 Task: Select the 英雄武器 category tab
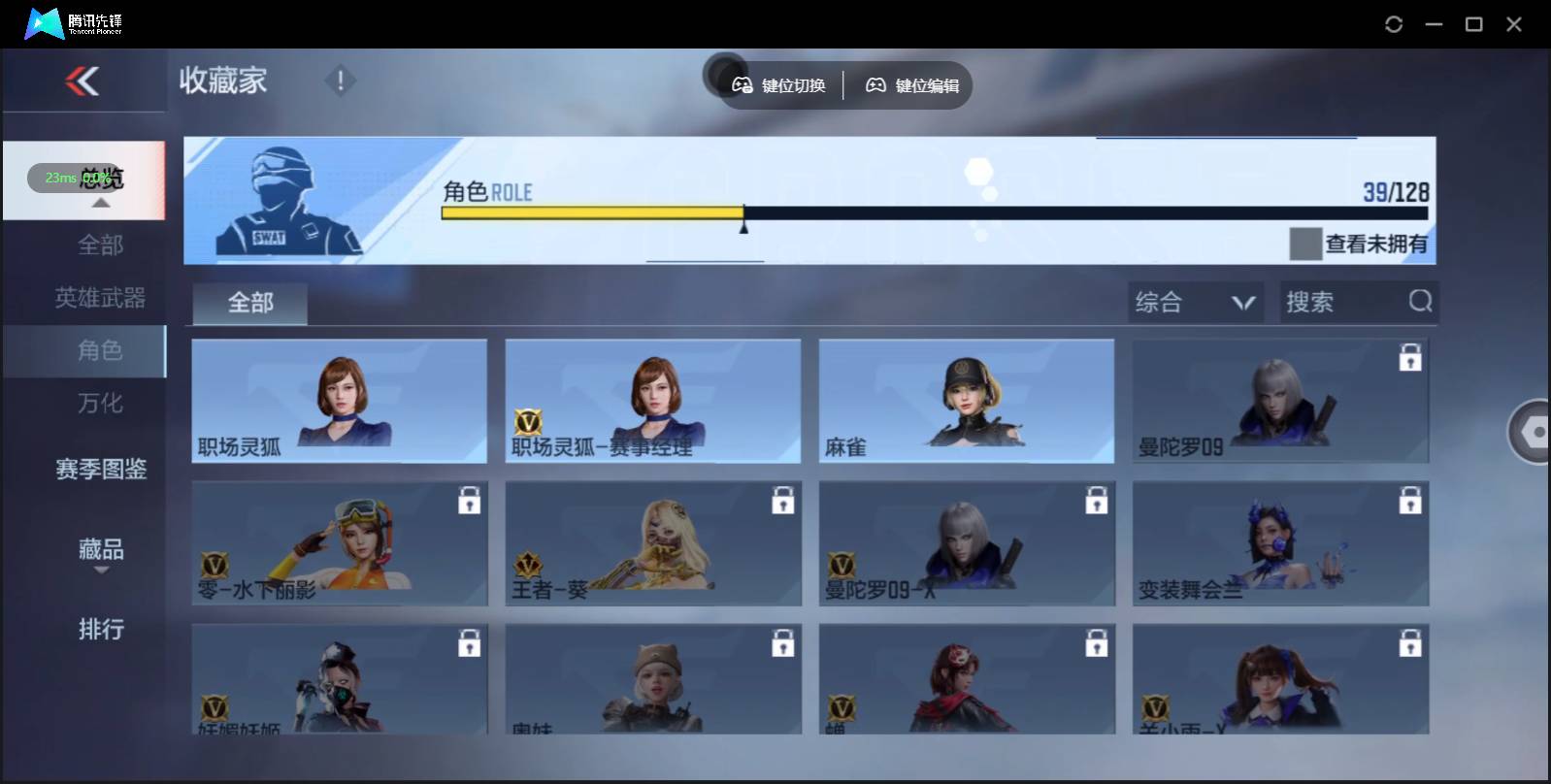point(100,298)
